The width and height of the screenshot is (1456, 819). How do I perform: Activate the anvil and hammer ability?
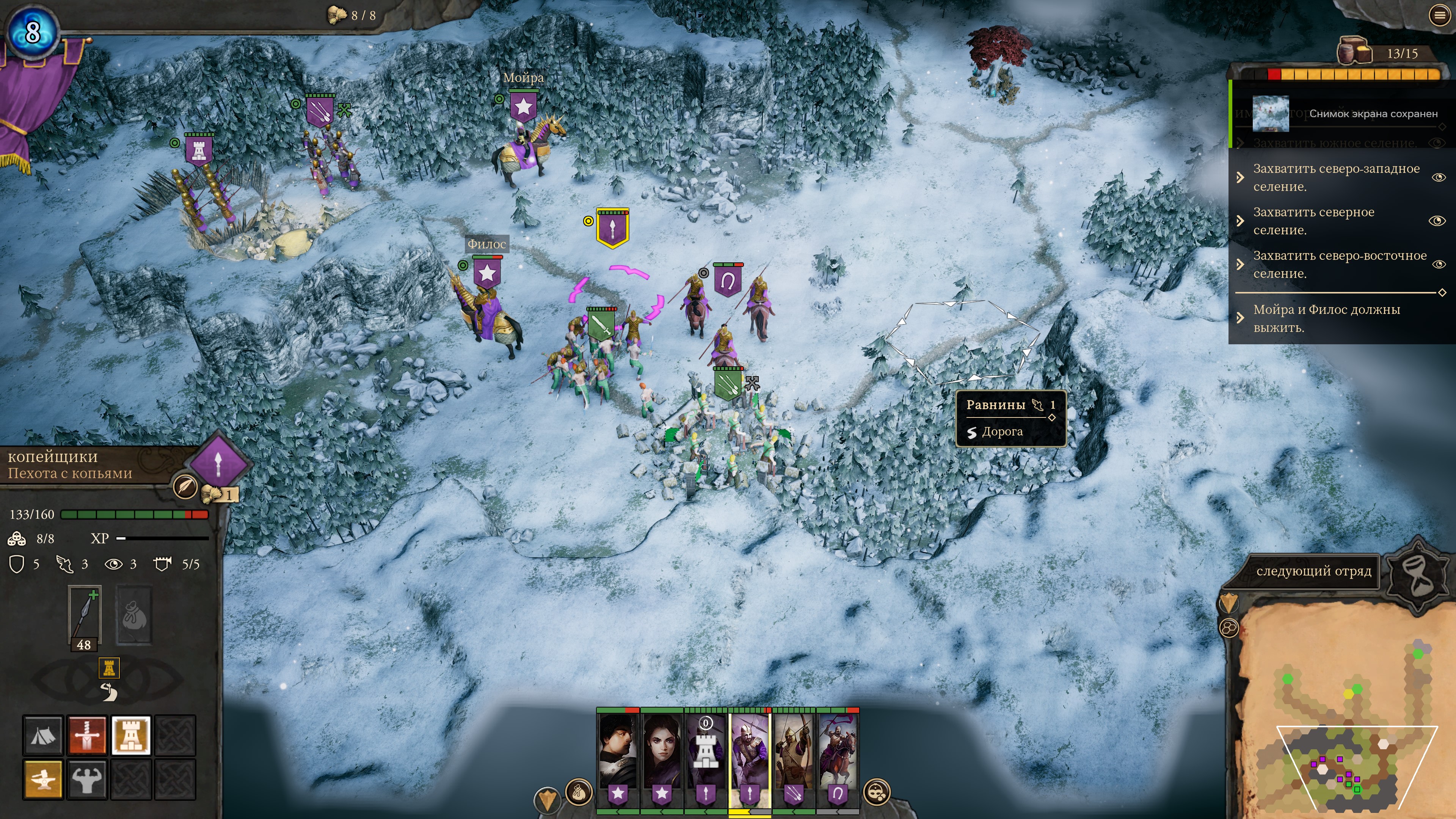(43, 780)
